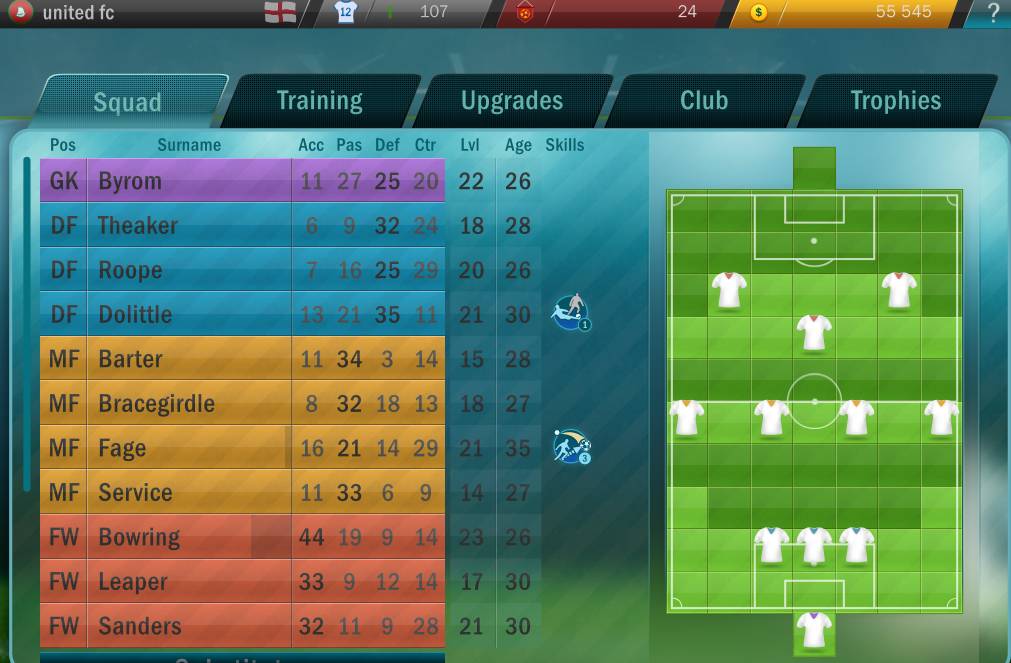Click Dolittle's skill icon
Image resolution: width=1011 pixels, height=663 pixels.
pos(571,313)
